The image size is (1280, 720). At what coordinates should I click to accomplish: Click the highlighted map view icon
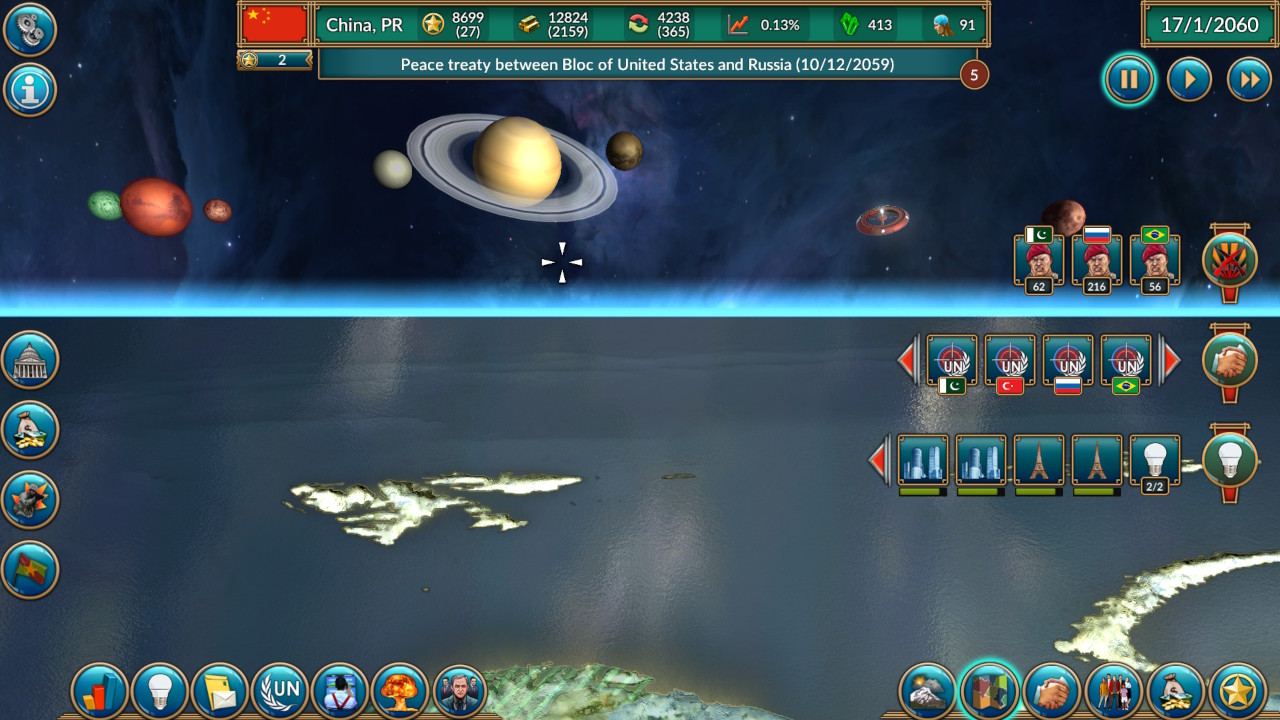(x=990, y=690)
